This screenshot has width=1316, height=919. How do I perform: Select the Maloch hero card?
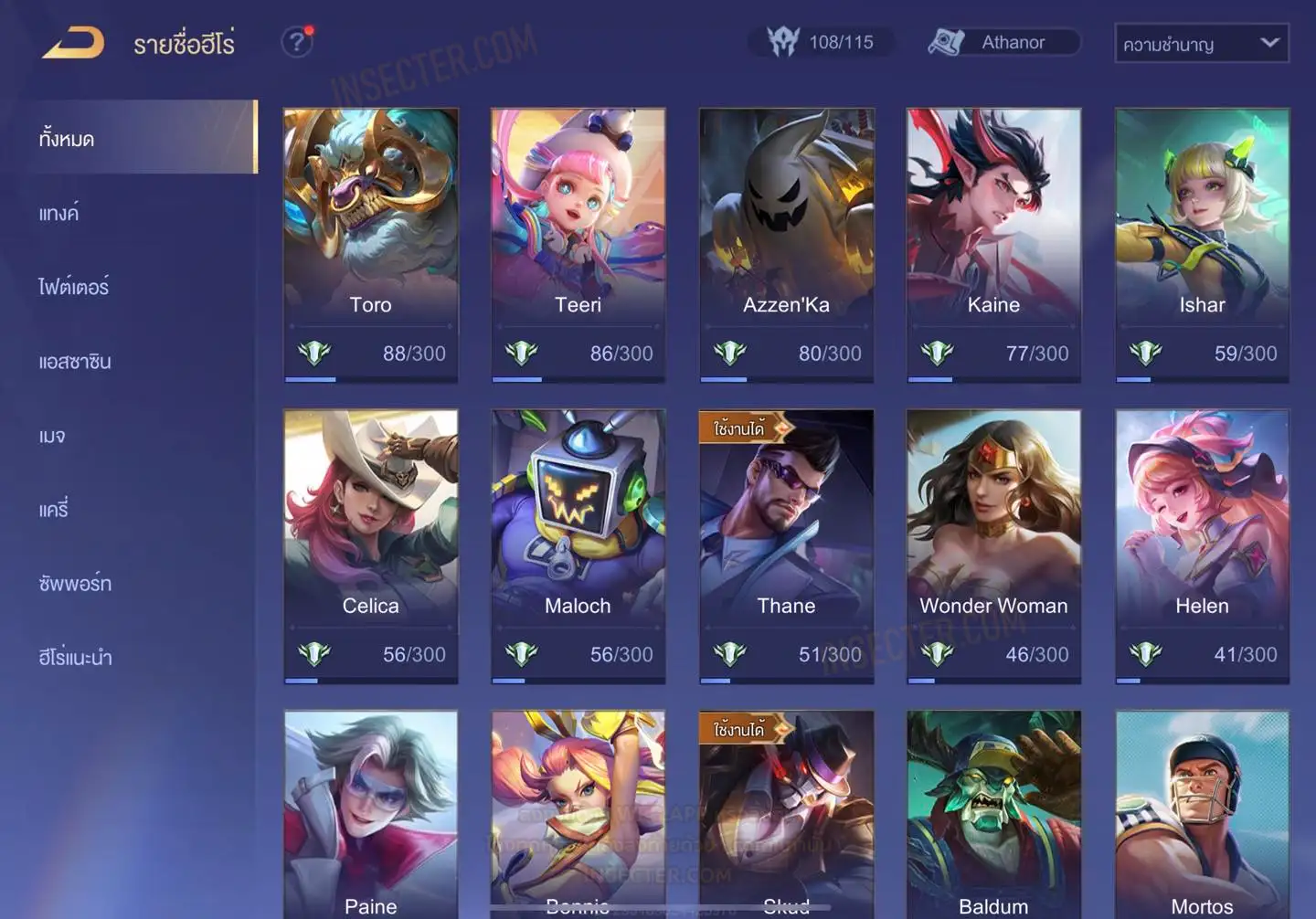578,545
